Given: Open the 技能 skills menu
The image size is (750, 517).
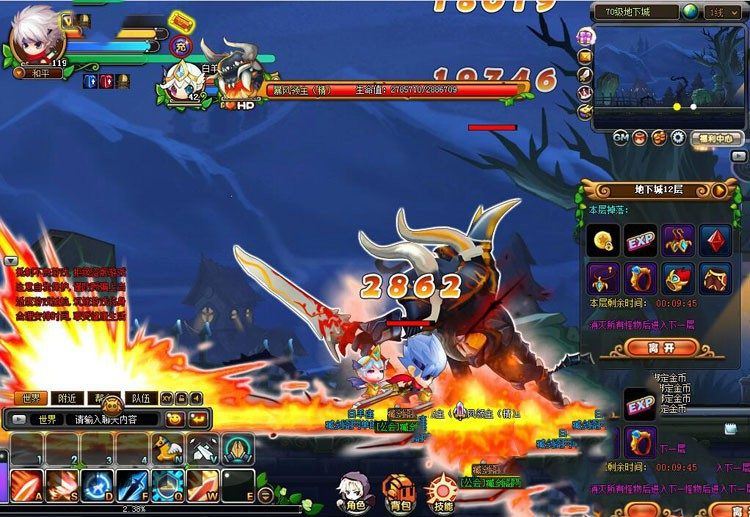Looking at the screenshot, I should coord(441,490).
